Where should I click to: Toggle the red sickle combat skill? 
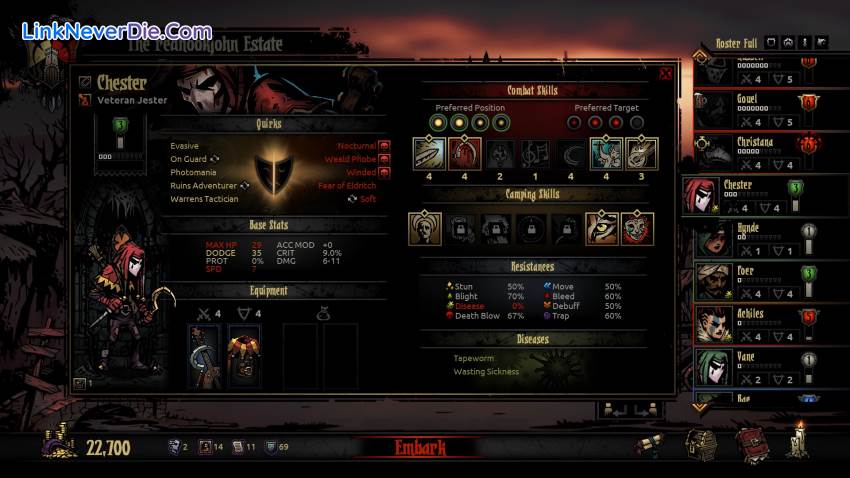pos(464,153)
